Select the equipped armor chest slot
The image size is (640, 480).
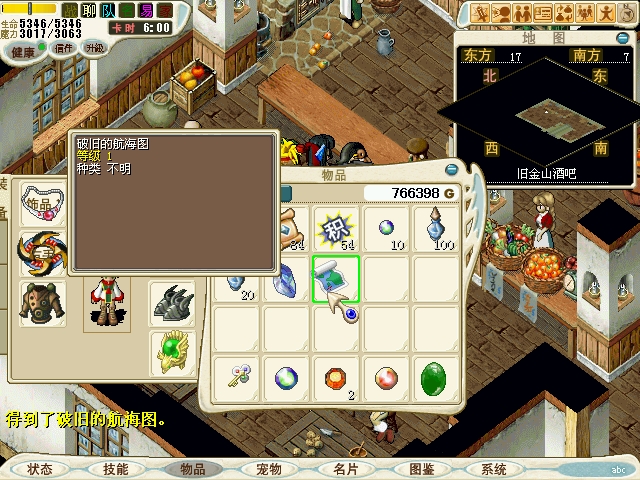[x=43, y=303]
